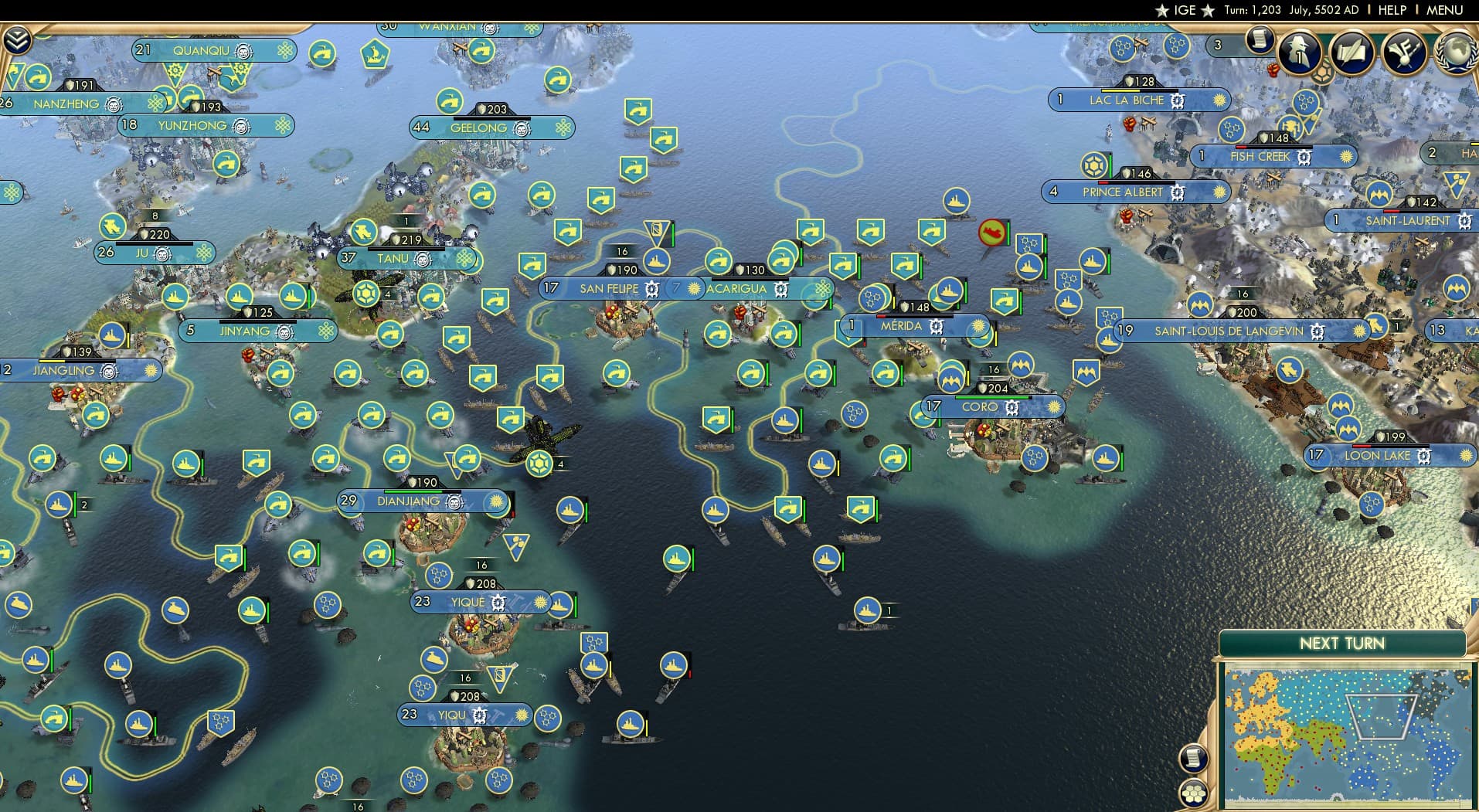
Task: Open the World Congress laurel globe icon
Action: (1457, 54)
